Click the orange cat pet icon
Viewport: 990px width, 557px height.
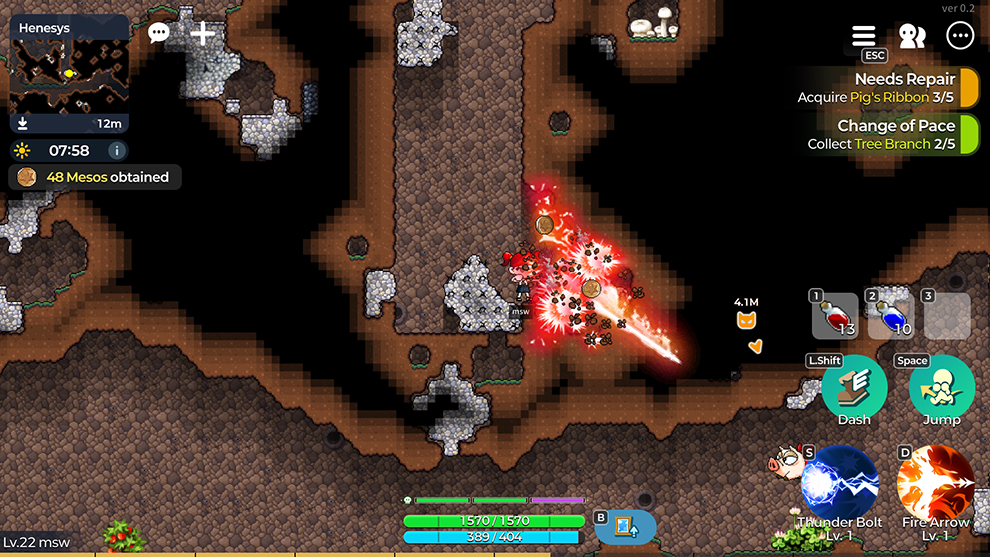point(746,320)
